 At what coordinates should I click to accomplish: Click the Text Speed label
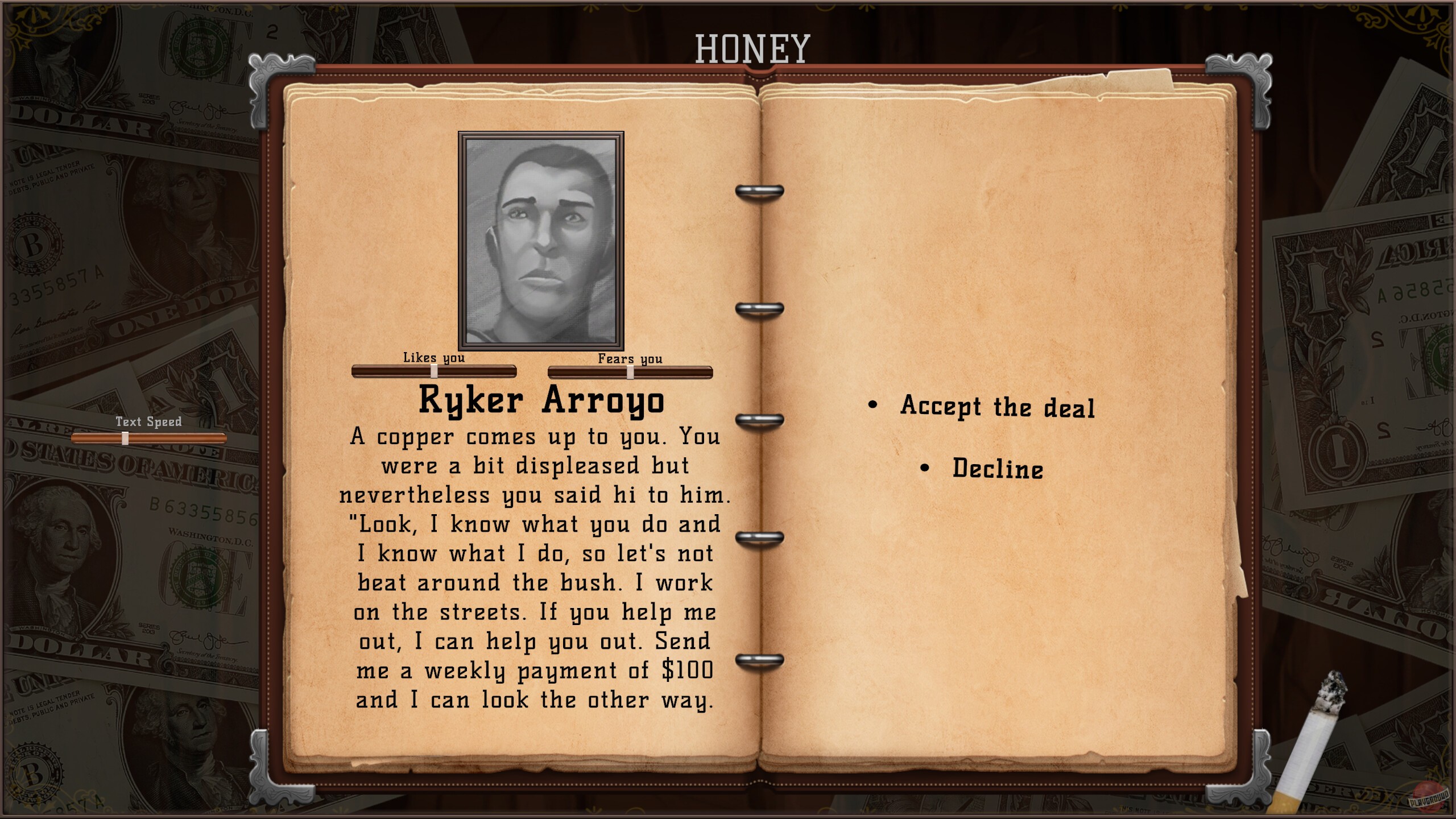pos(148,422)
